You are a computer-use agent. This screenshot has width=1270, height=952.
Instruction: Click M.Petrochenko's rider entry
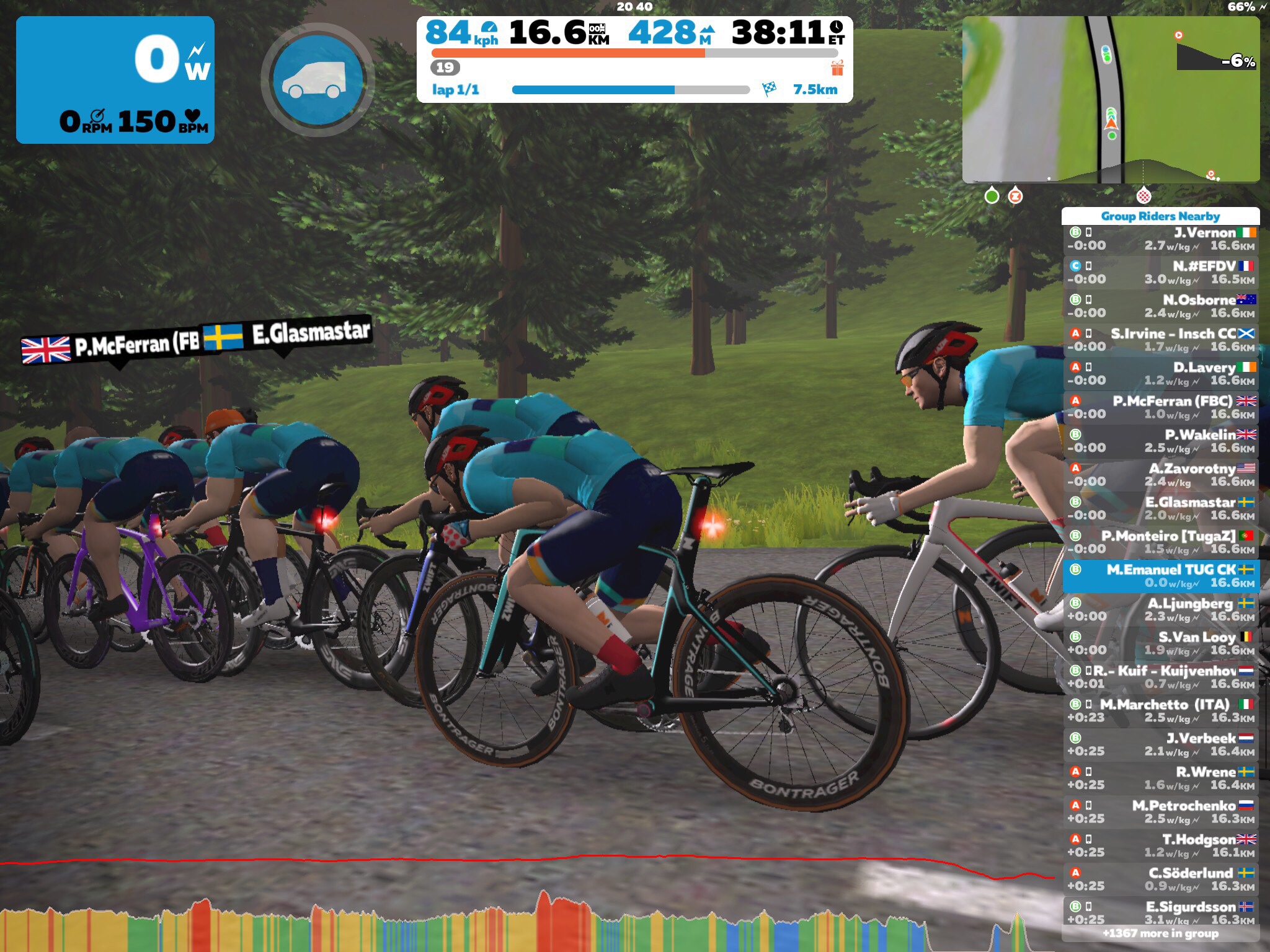click(x=1160, y=812)
